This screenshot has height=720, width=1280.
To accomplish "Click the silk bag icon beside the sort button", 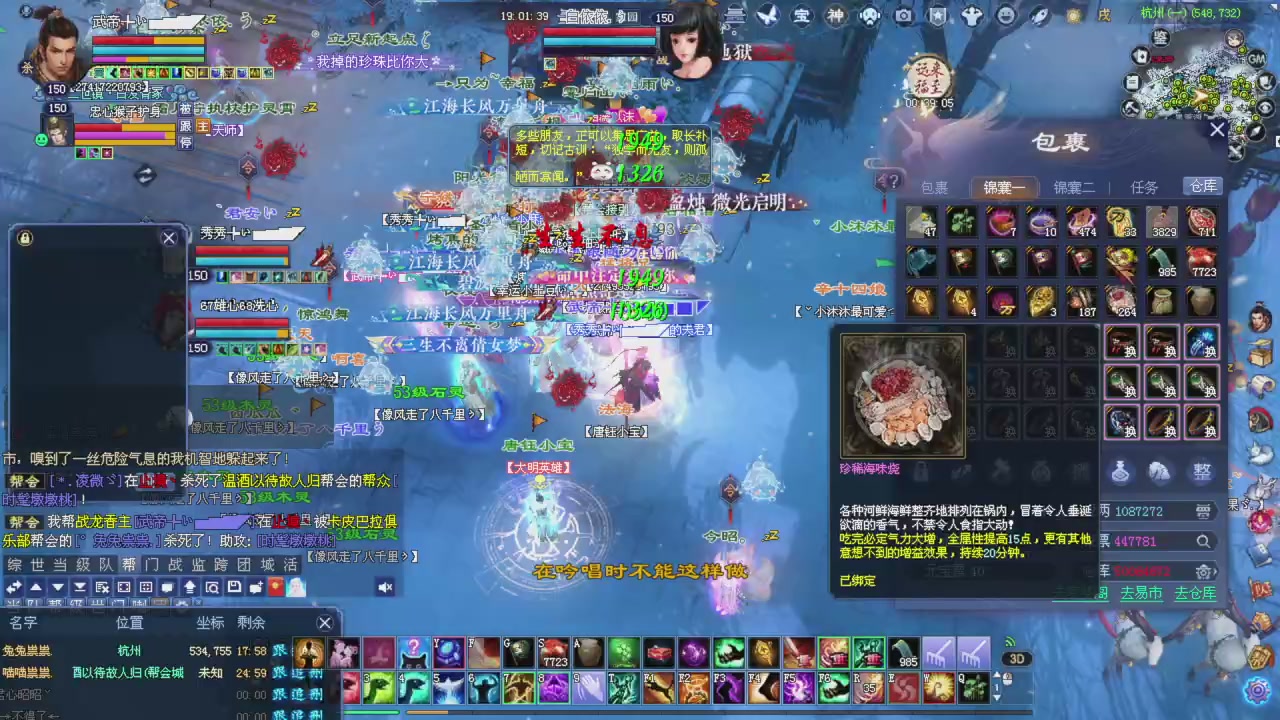I will (1158, 472).
